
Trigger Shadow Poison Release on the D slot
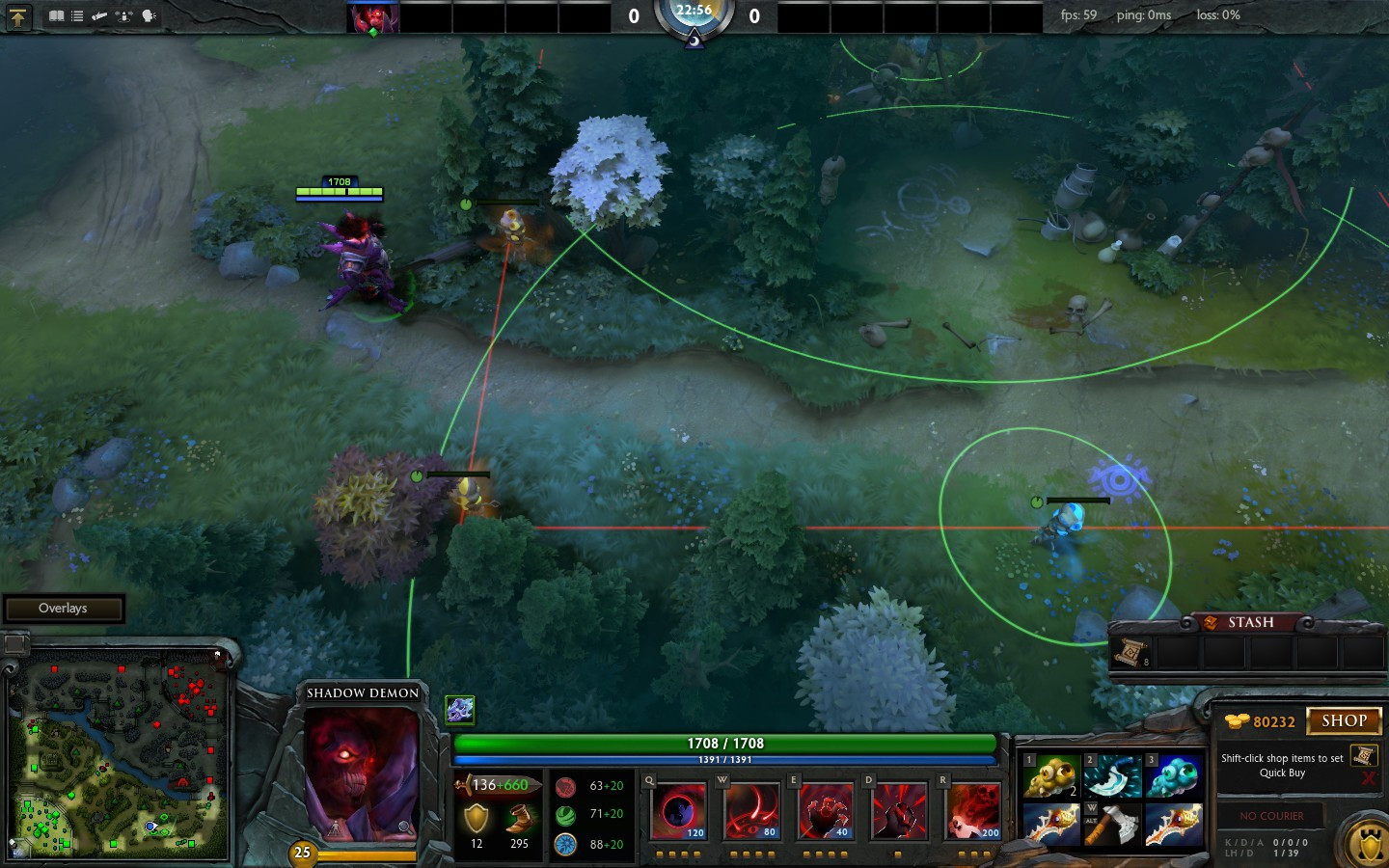898,810
